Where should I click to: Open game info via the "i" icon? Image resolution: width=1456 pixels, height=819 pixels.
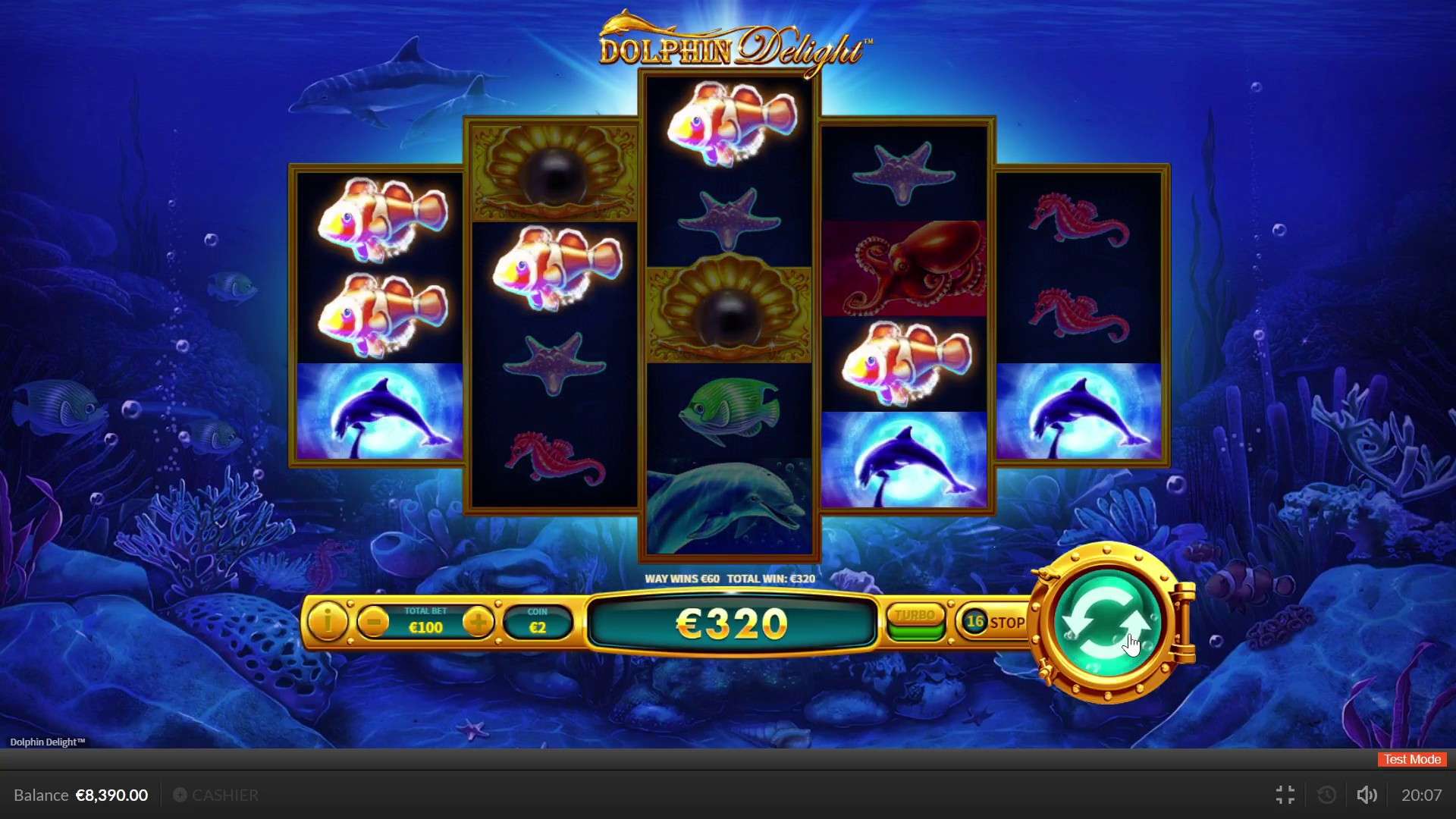point(328,622)
